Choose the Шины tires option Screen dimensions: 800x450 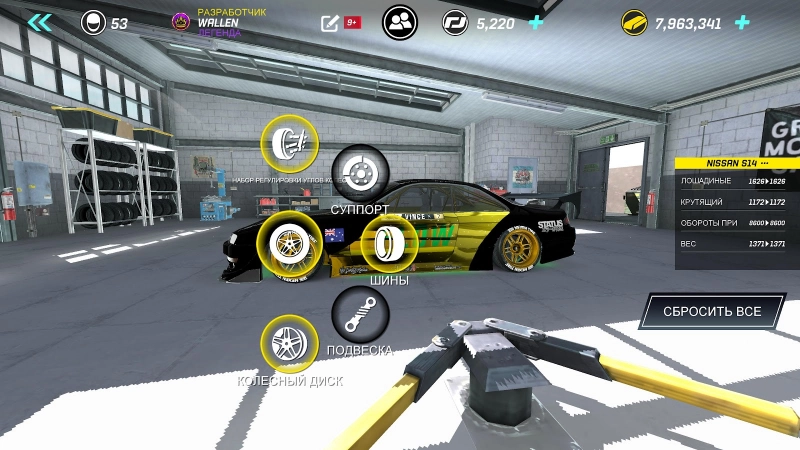point(389,243)
